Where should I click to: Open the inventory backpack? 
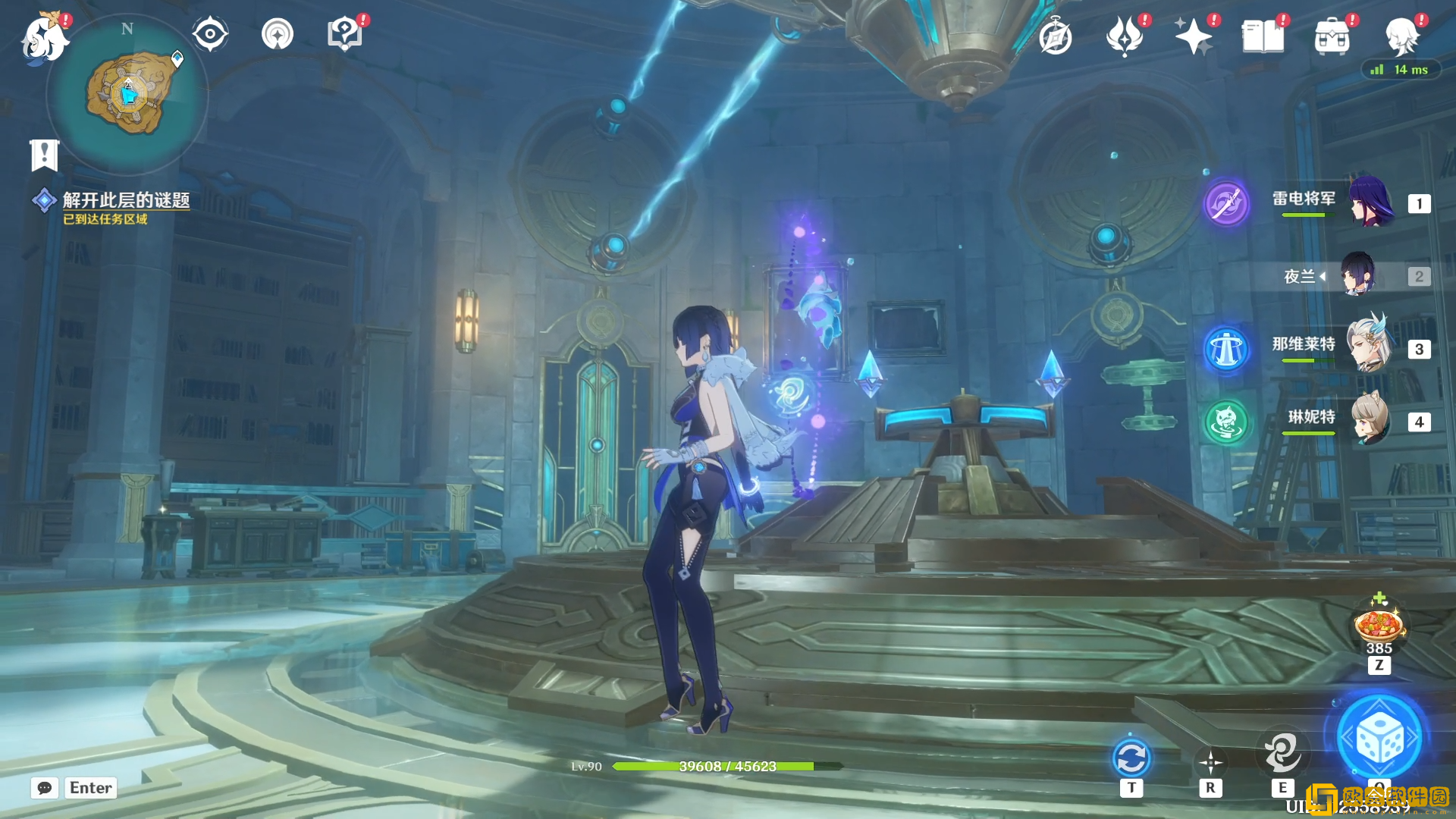click(1332, 36)
